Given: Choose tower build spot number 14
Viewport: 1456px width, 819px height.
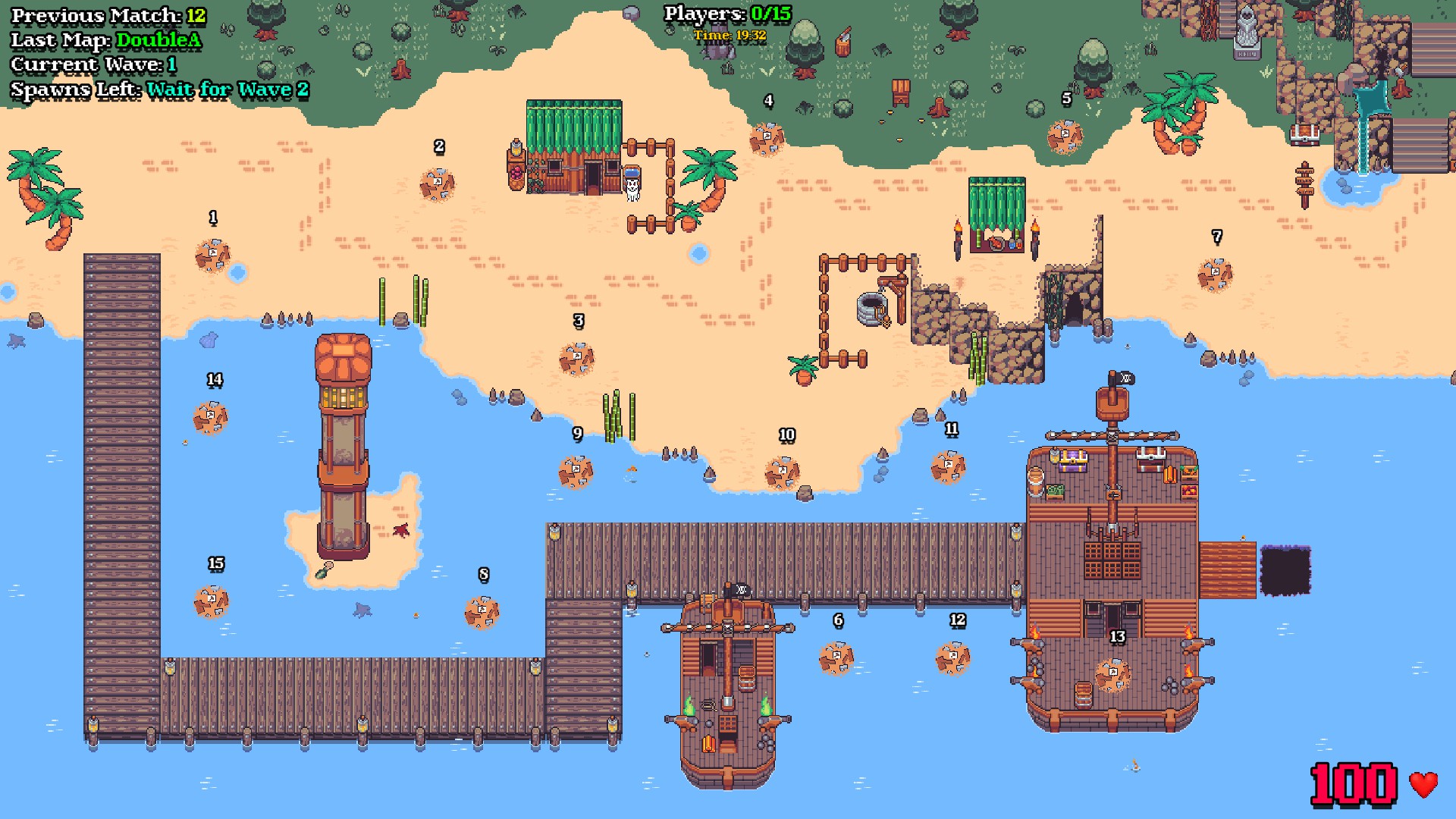Looking at the screenshot, I should click(x=210, y=417).
